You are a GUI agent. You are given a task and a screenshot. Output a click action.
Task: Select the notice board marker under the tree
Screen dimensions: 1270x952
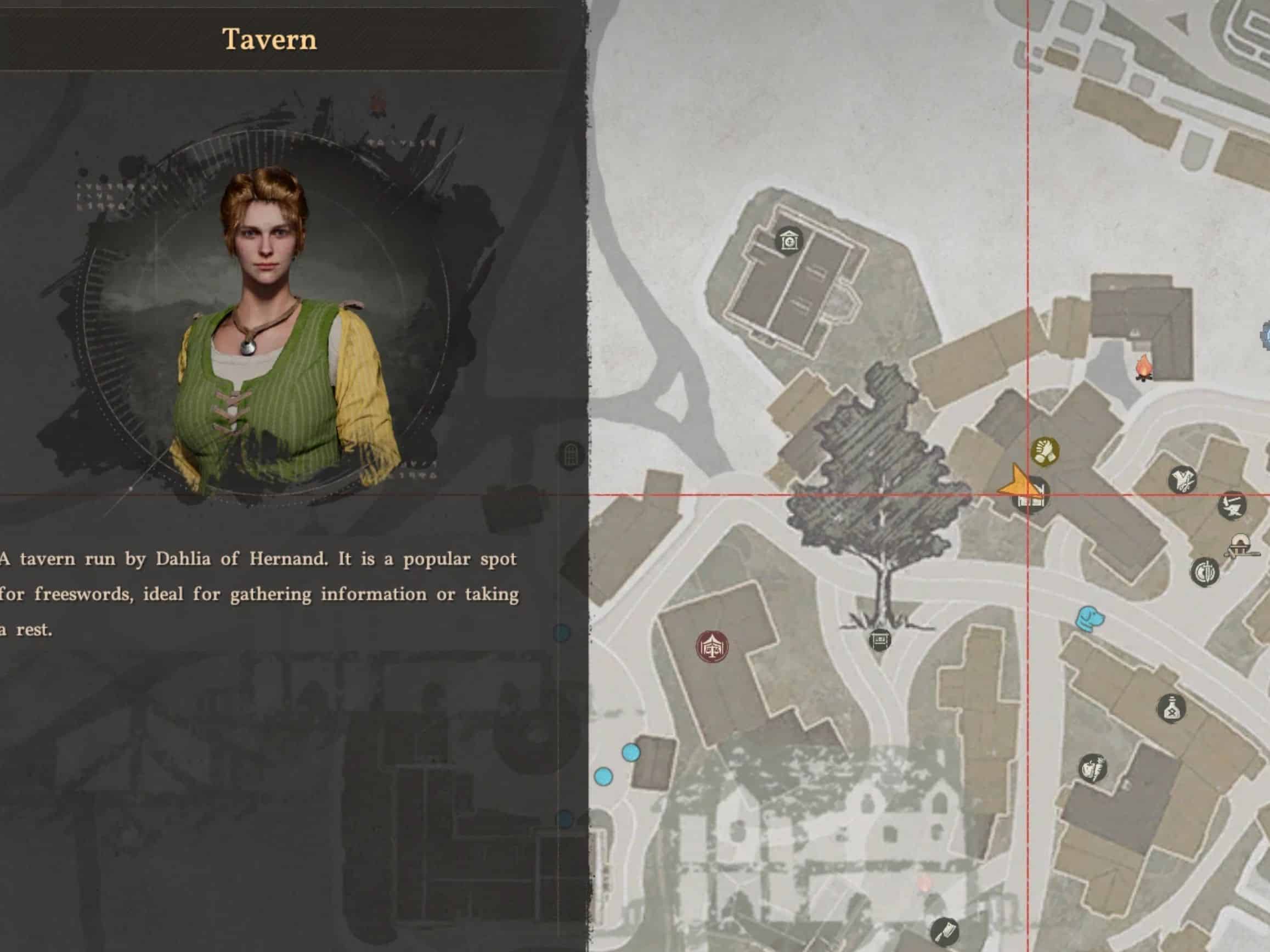(879, 639)
